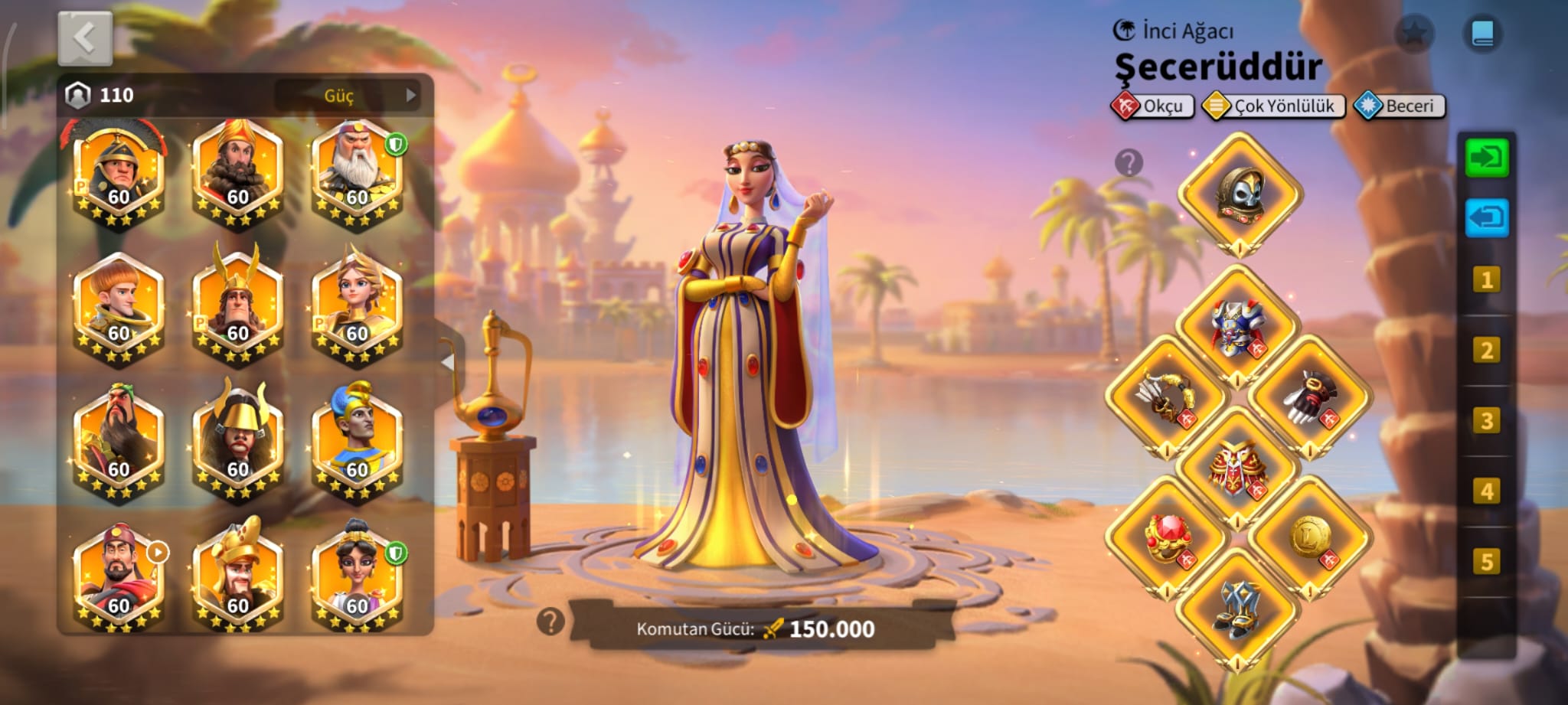
Task: Click the blue return arrow button
Action: pyautogui.click(x=1486, y=218)
